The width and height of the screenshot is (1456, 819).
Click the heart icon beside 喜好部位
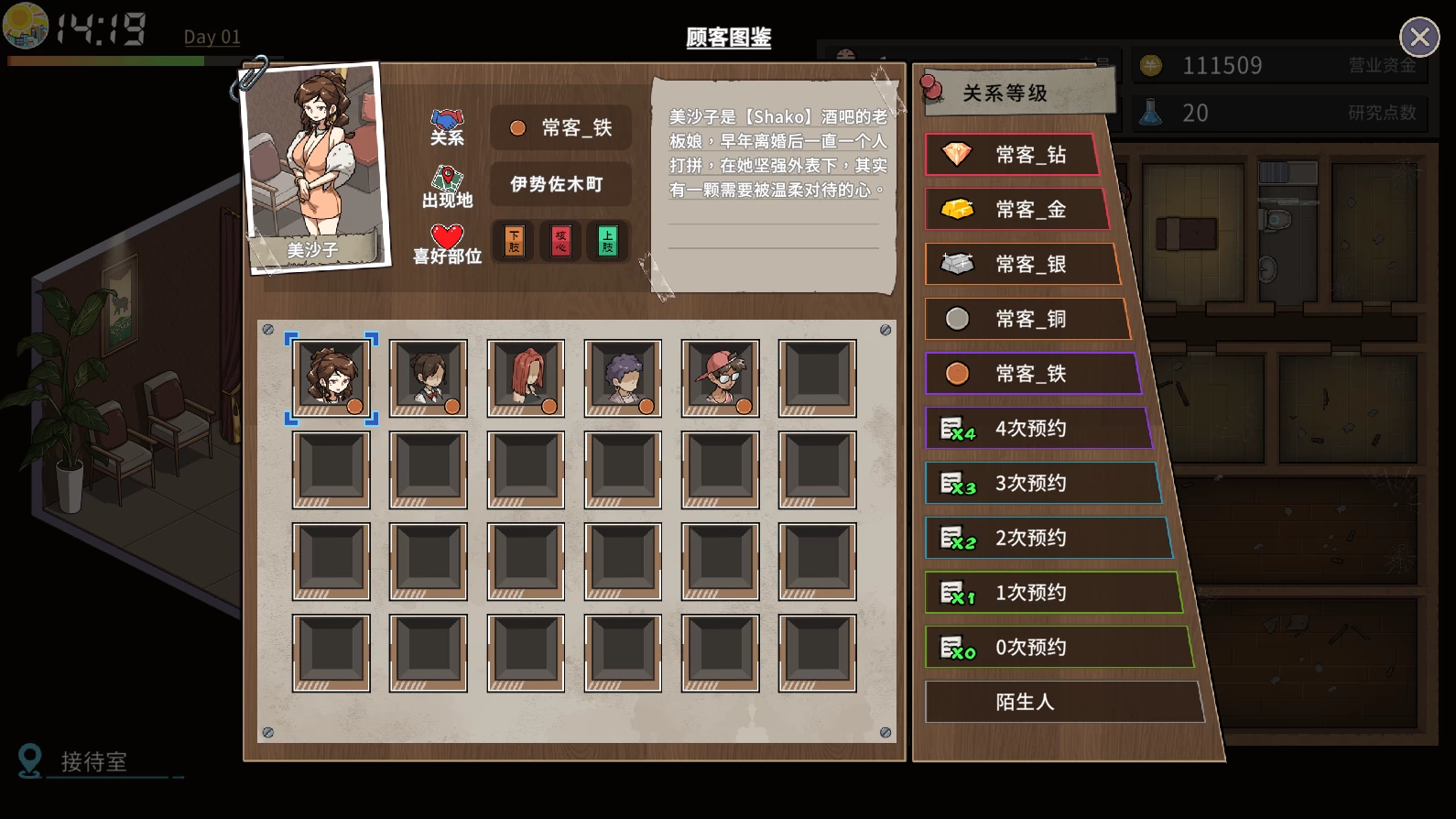[446, 235]
